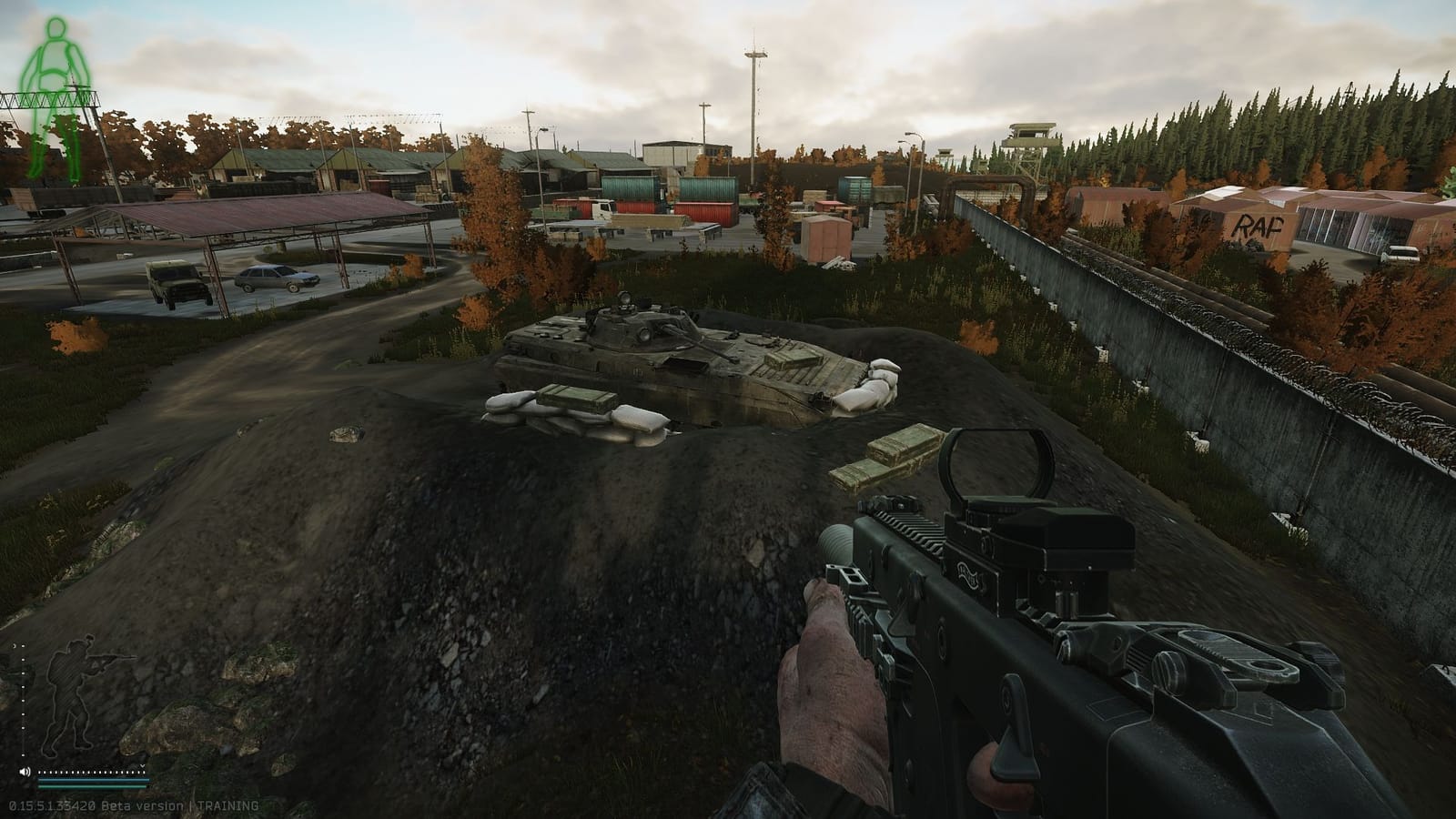Click the blue stamina bar
Viewport: 1456px width, 819px height.
(x=93, y=780)
